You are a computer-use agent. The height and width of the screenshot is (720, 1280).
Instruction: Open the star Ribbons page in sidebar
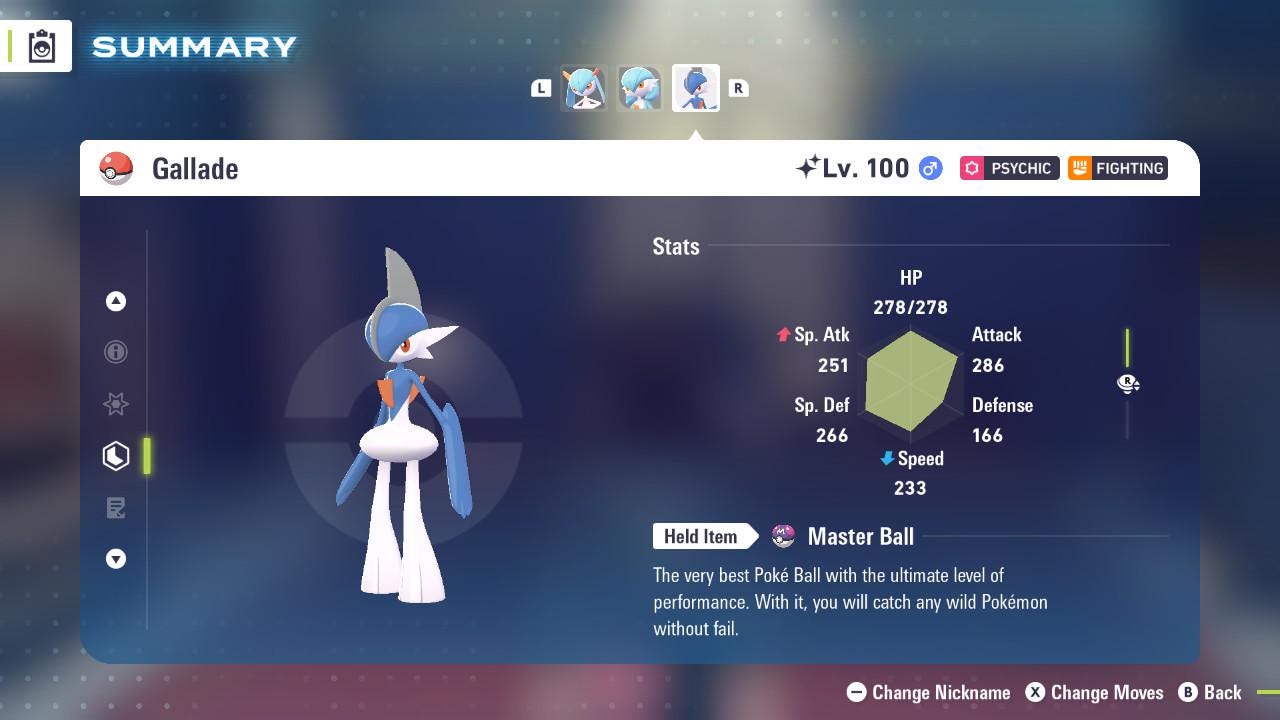[x=115, y=404]
